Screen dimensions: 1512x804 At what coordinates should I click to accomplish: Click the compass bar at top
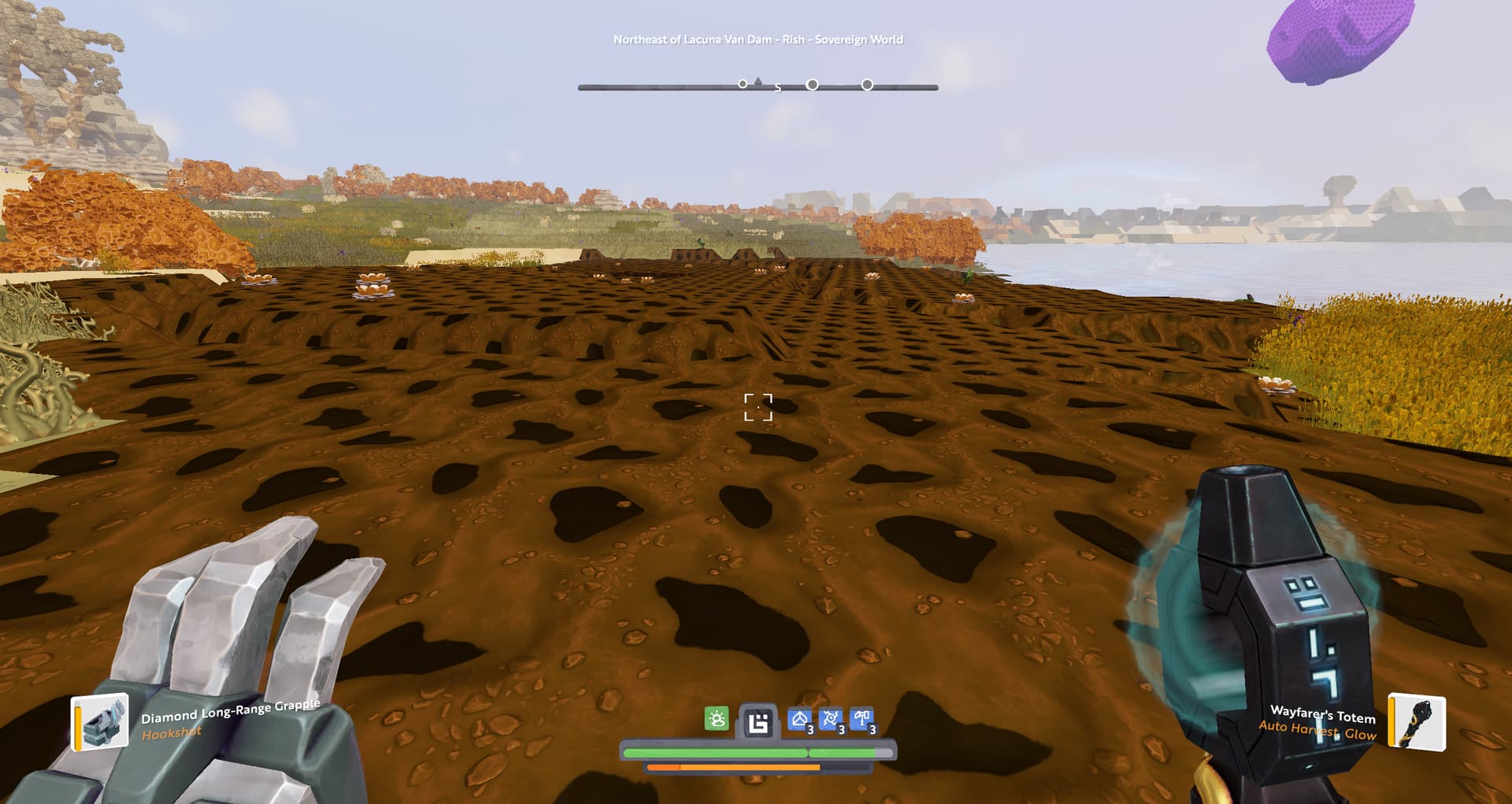758,87
